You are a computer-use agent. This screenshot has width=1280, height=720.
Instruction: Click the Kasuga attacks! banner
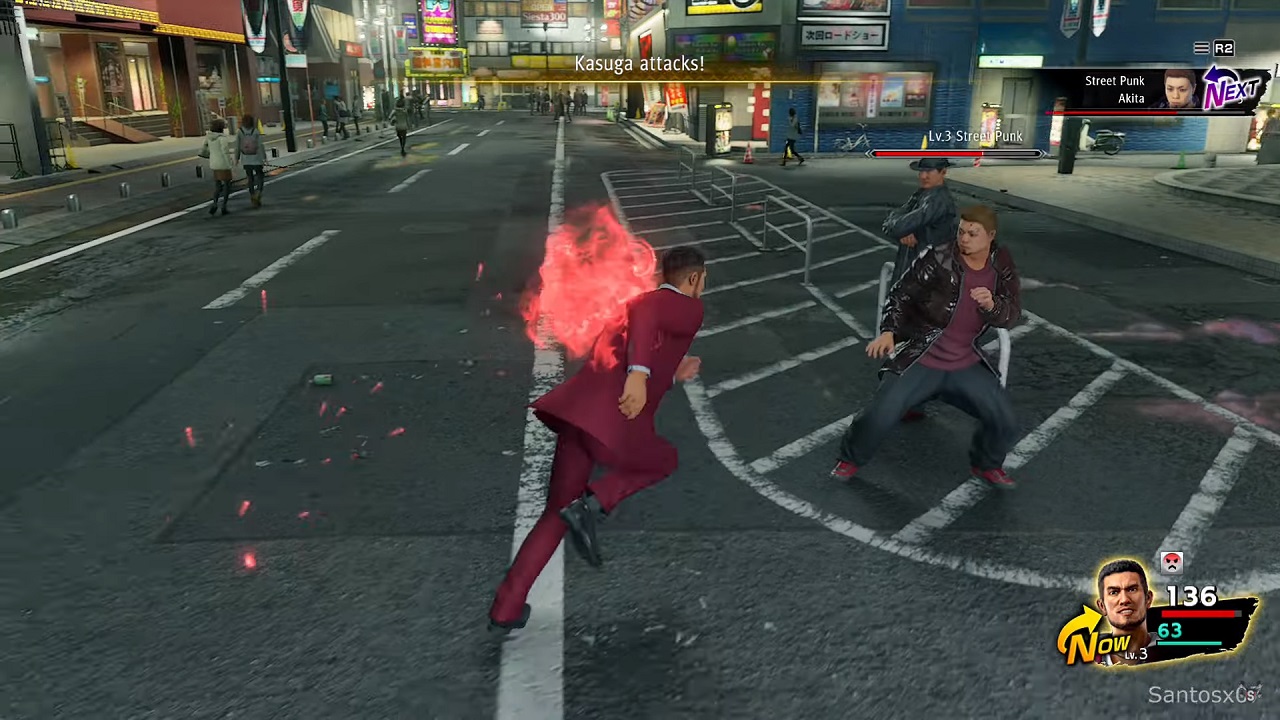(639, 64)
